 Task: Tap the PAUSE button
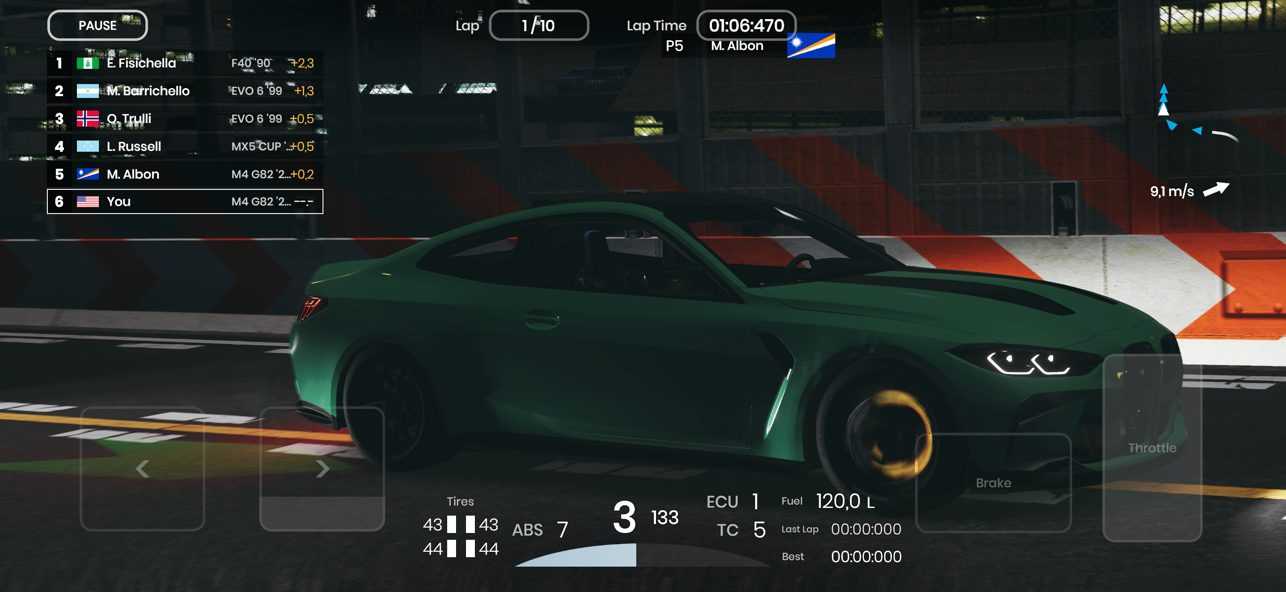[97, 26]
